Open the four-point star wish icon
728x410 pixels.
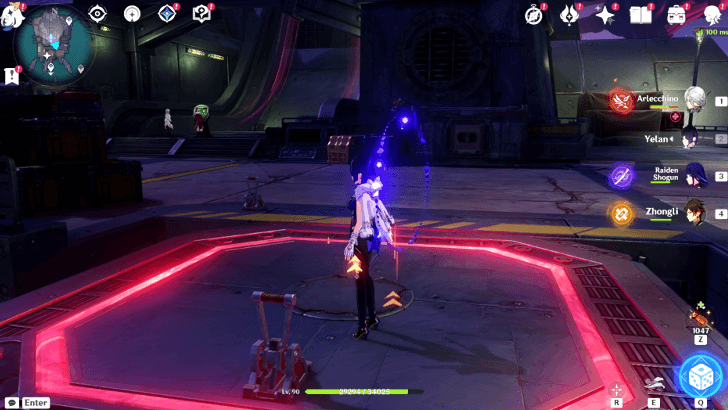(x=605, y=14)
